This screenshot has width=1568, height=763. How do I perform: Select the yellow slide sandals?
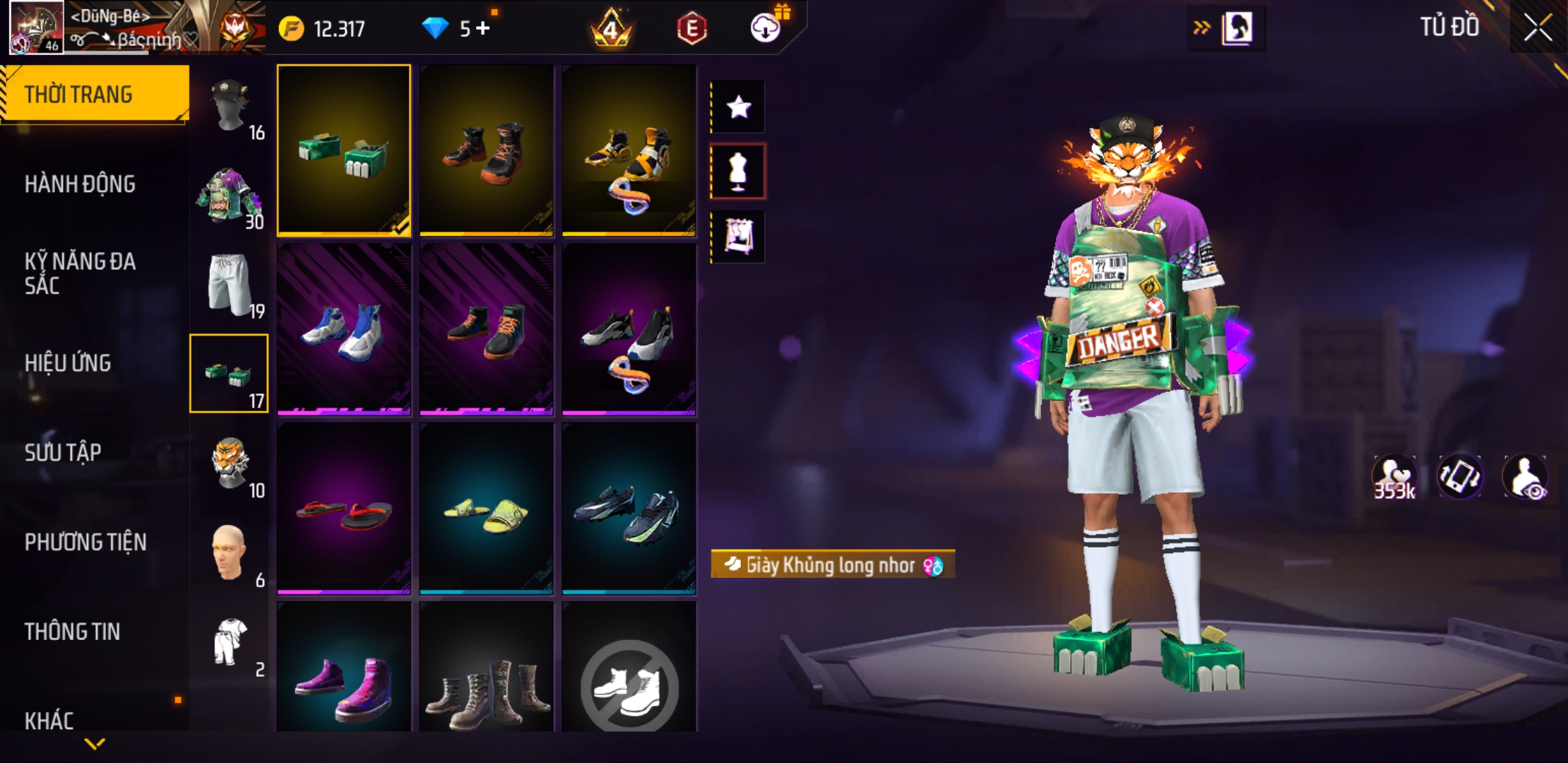pos(487,509)
